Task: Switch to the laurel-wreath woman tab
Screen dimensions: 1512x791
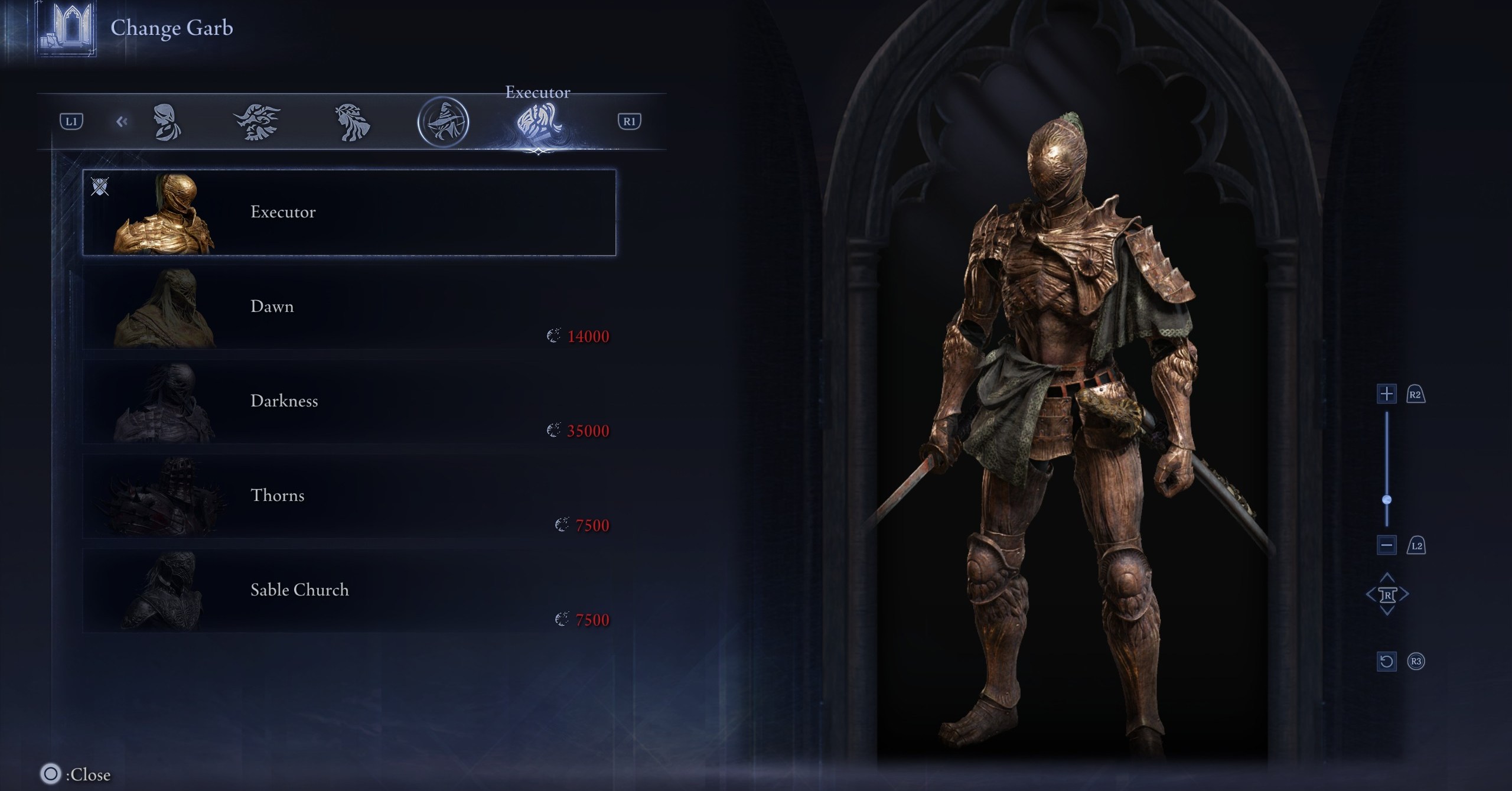Action: pos(352,122)
